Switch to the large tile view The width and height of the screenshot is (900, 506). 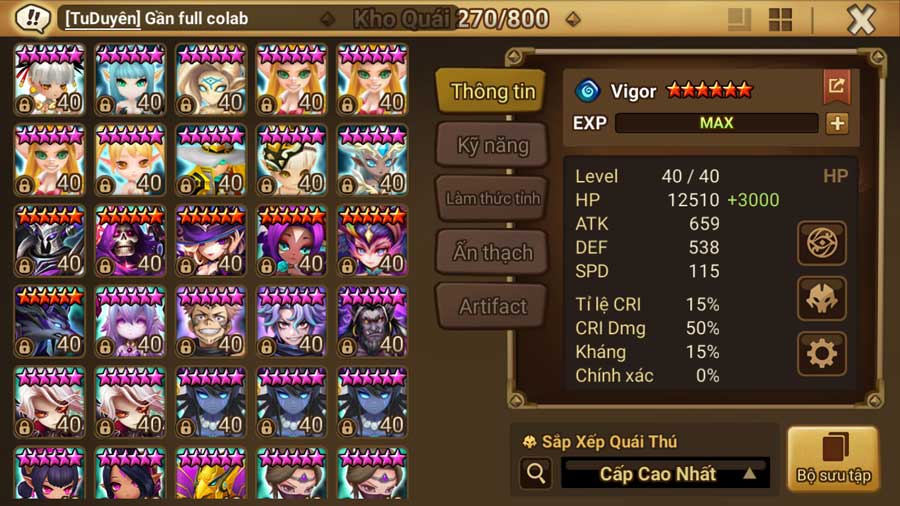point(740,19)
